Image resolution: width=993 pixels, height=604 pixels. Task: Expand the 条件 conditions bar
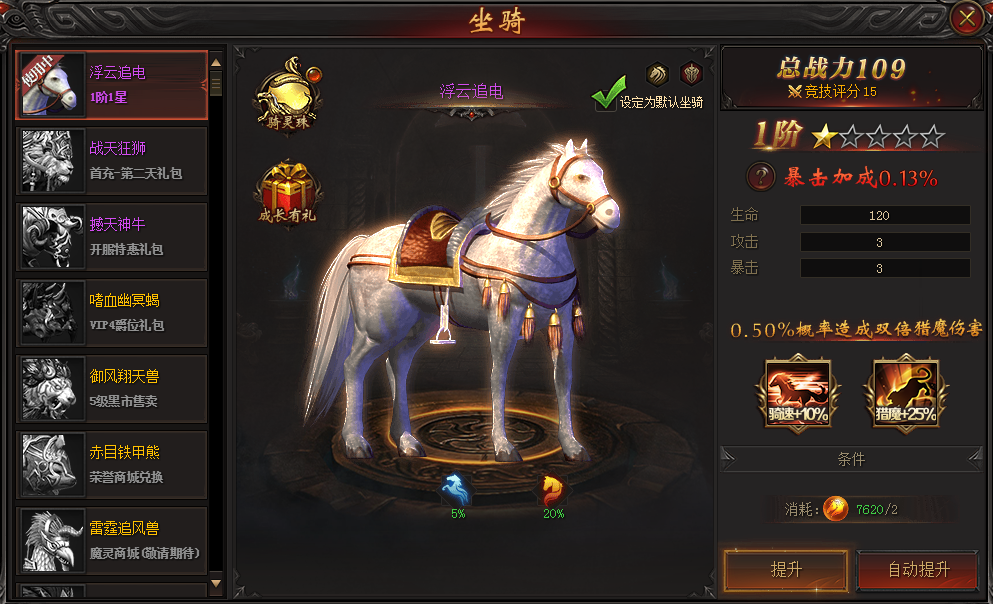pos(851,460)
